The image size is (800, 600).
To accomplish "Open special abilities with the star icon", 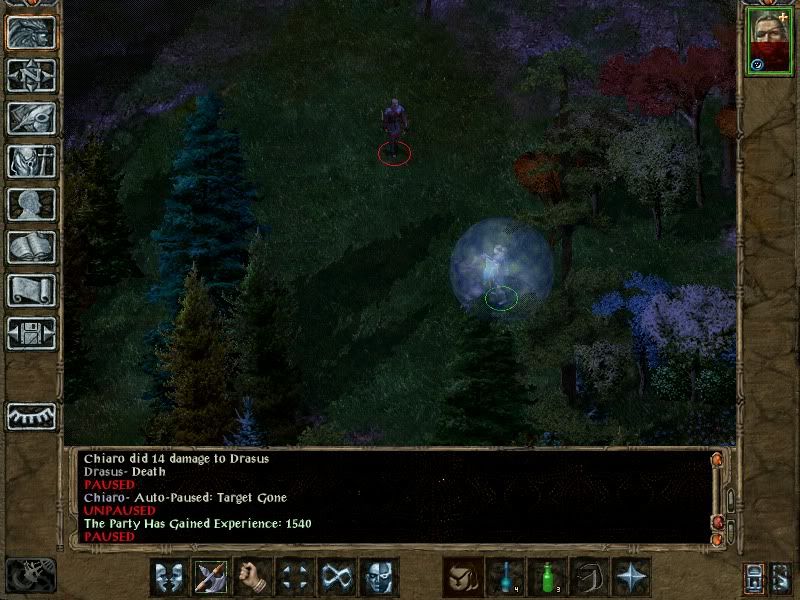I will click(x=631, y=577).
